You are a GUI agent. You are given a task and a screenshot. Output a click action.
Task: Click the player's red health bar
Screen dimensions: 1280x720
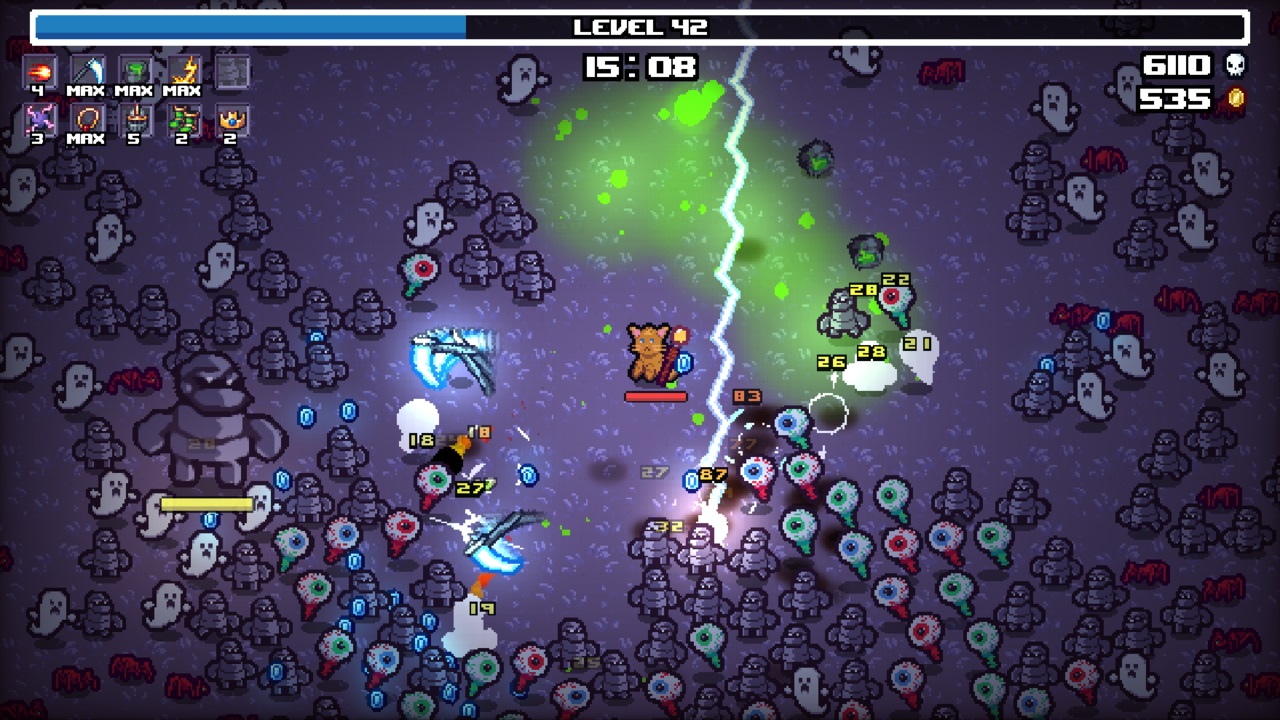tap(658, 394)
